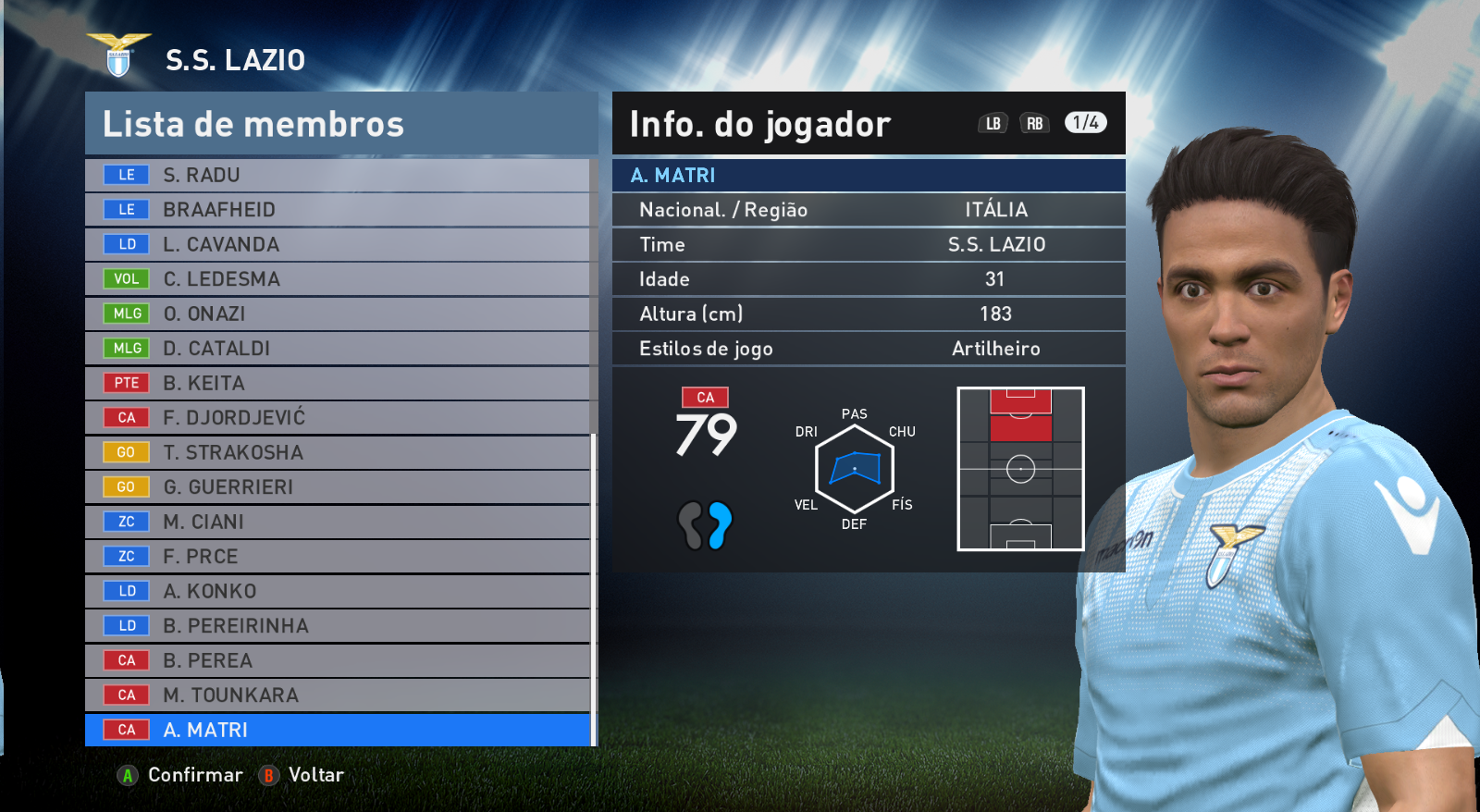Select B. Pereirinha's entry

pos(338,626)
